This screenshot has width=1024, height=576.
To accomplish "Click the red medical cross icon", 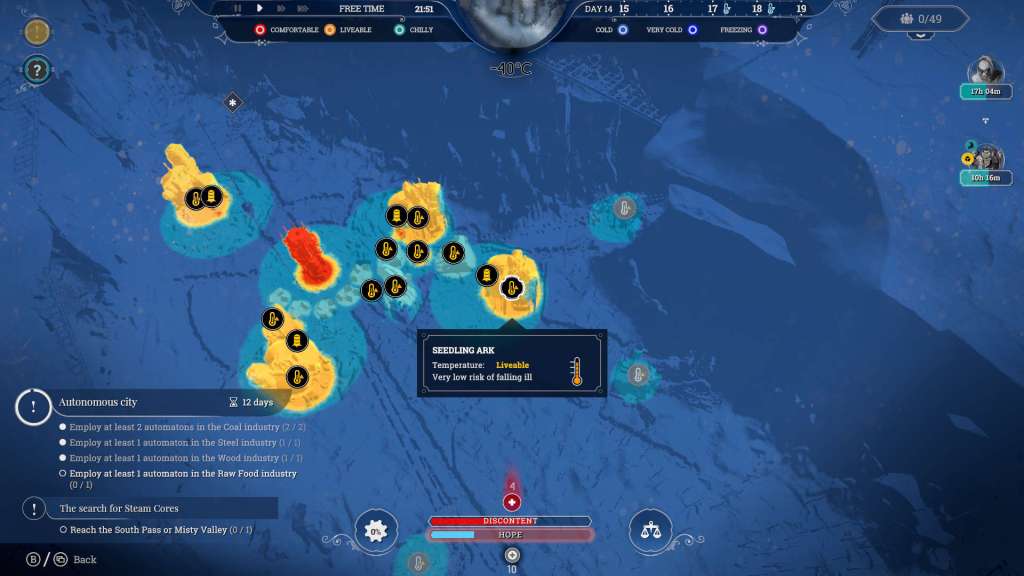I will tap(512, 502).
